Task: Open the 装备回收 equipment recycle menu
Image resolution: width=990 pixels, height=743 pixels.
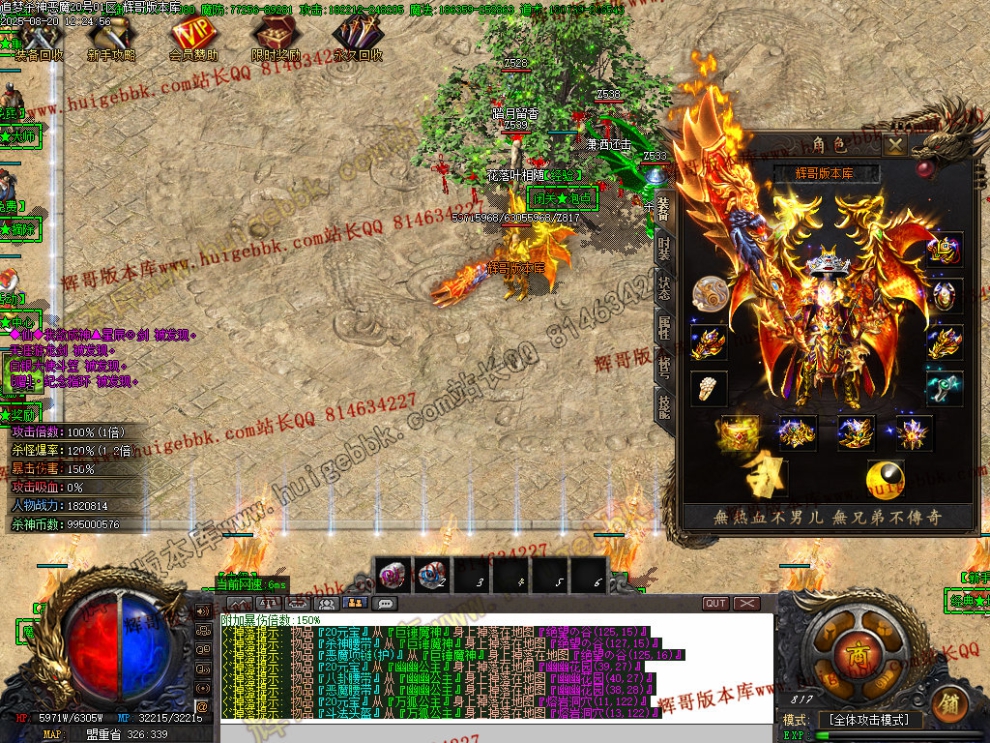Action: [x=38, y=42]
